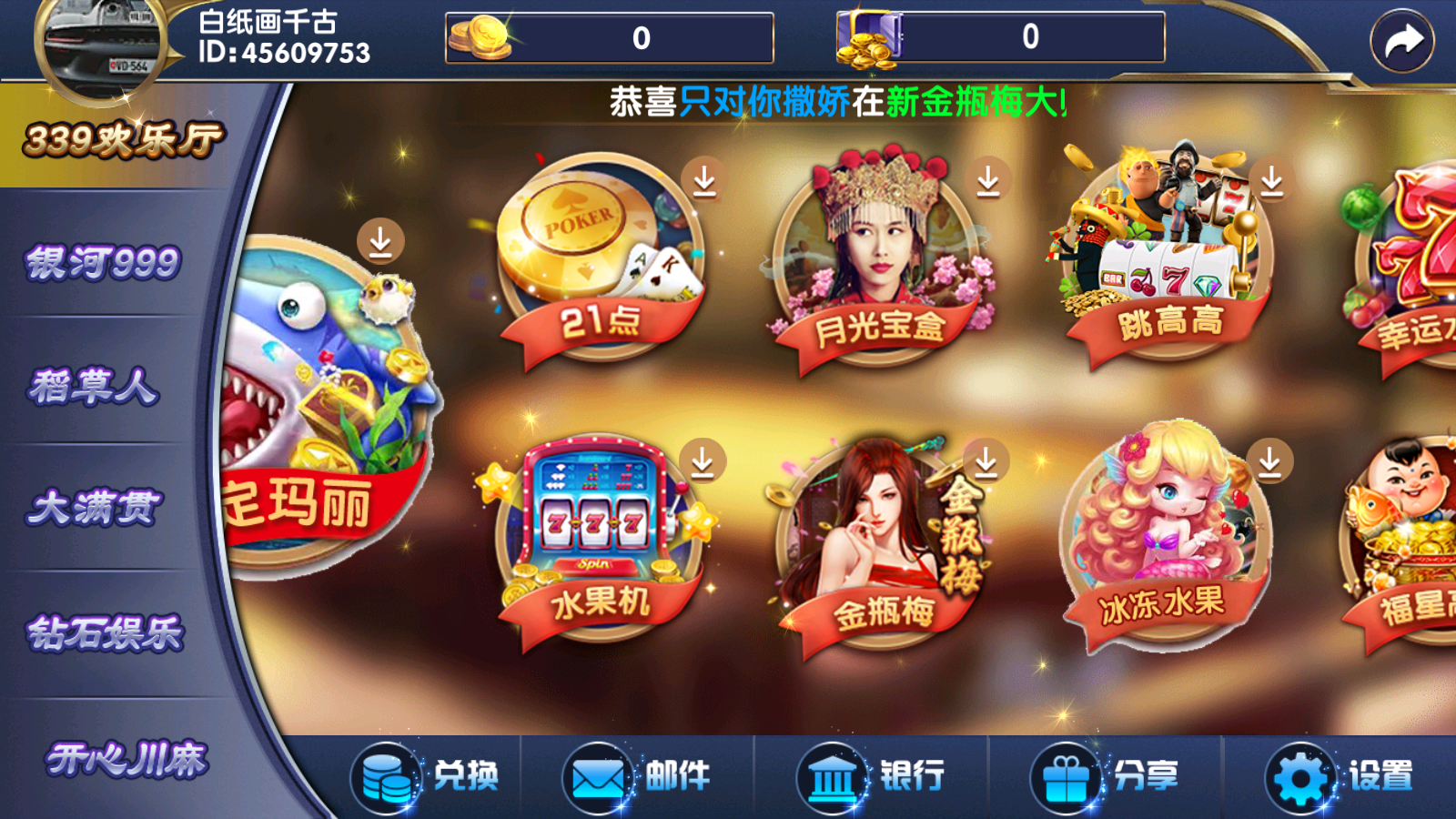Open the 跳高高 slot game
This screenshot has height=819, width=1456.
(x=1165, y=259)
